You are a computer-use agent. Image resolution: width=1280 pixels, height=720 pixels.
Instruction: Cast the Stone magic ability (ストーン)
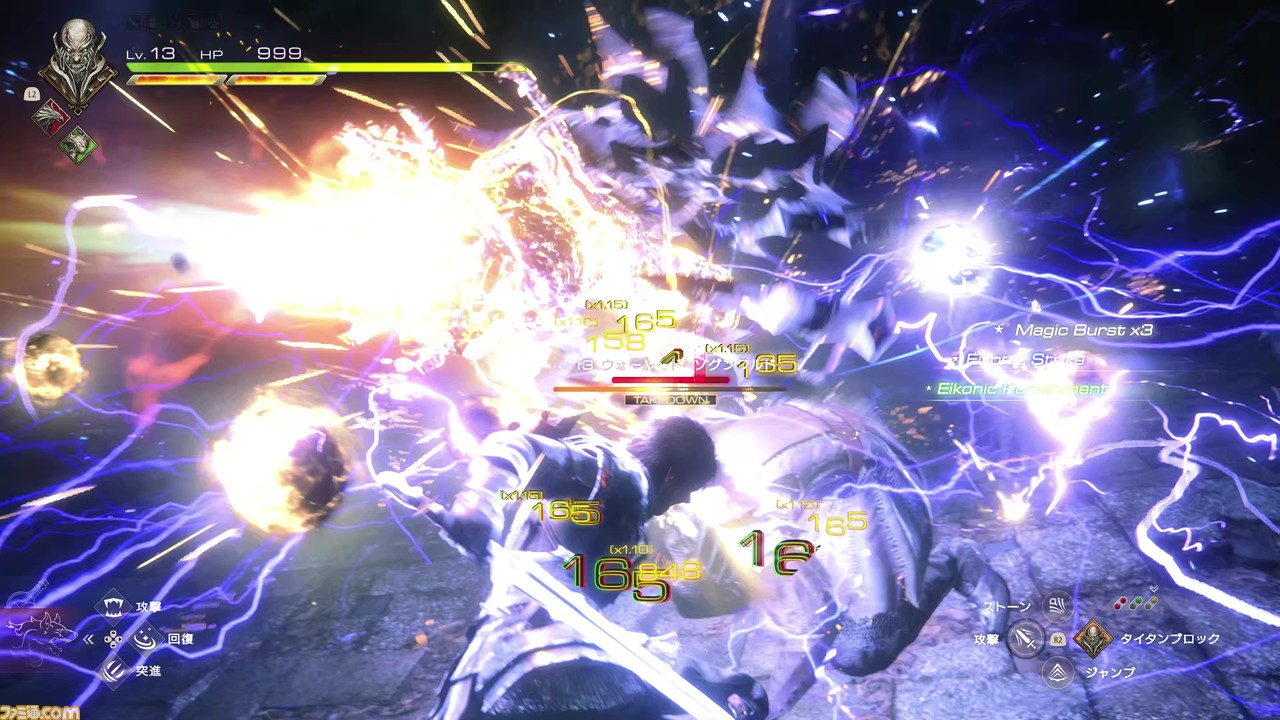[x=1055, y=606]
